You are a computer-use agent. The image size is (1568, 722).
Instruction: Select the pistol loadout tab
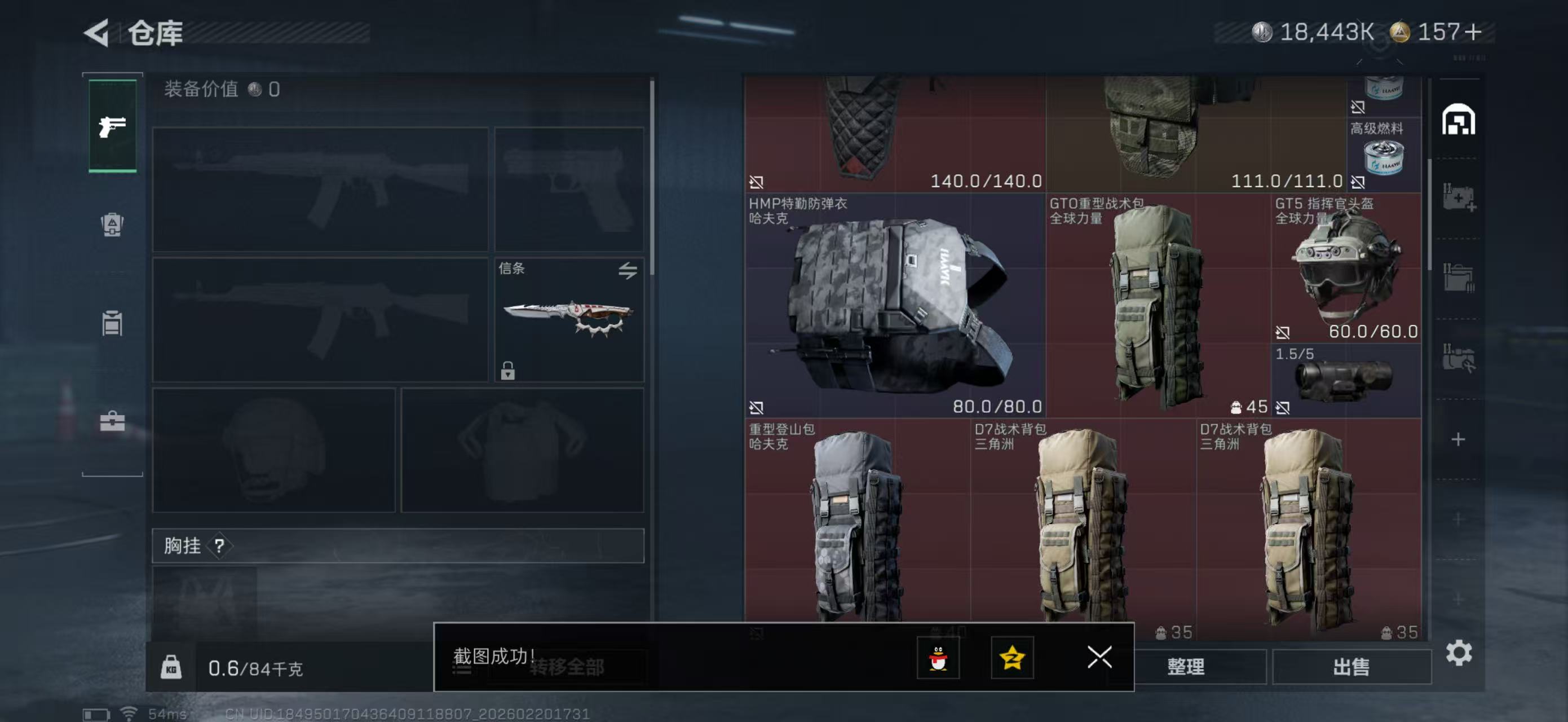pos(113,126)
